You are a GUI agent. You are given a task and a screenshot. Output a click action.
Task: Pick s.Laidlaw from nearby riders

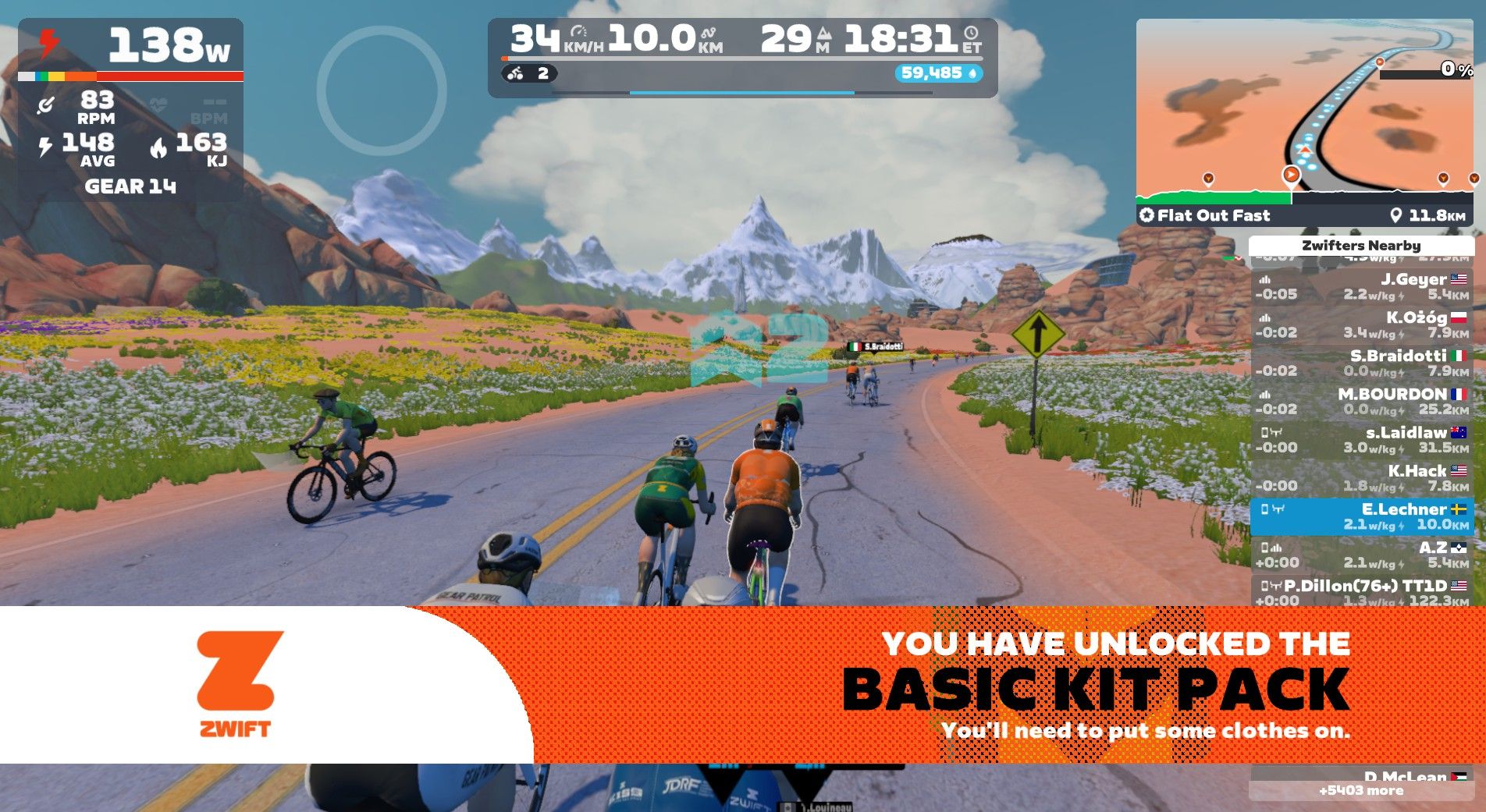[x=1361, y=440]
